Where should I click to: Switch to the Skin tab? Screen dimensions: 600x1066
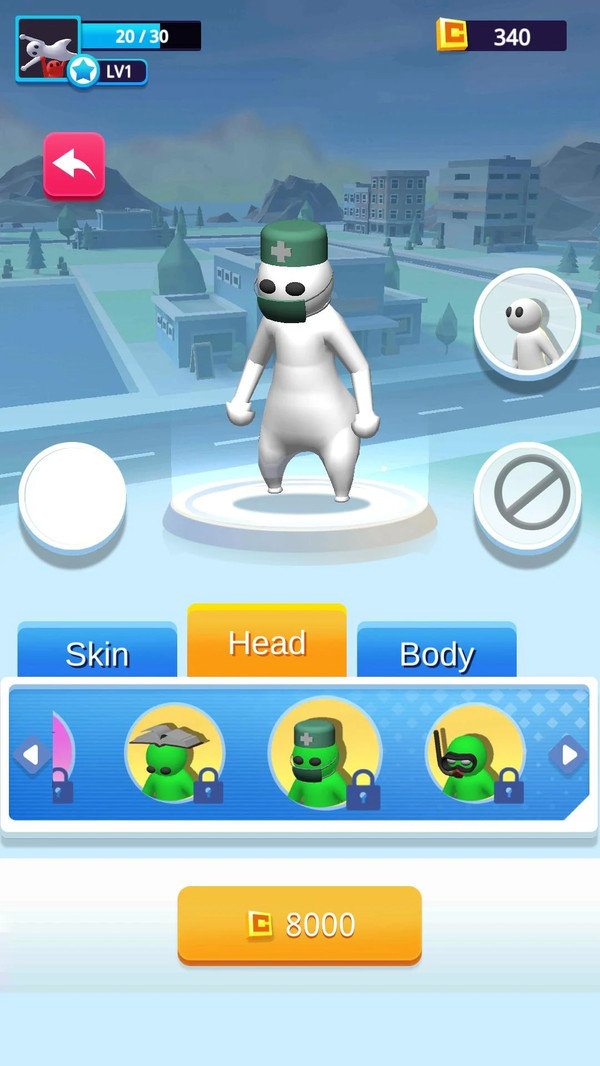[x=97, y=653]
